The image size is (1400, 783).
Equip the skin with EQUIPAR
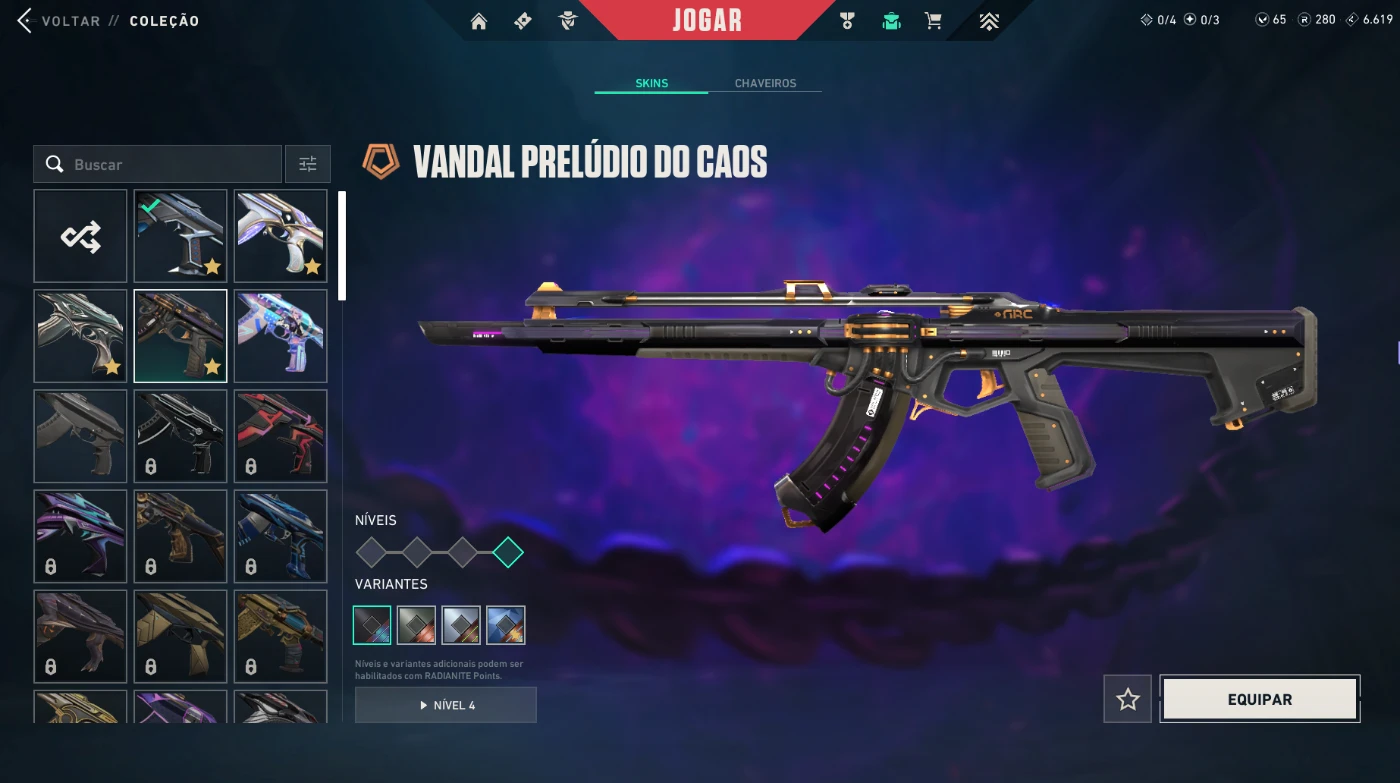[1260, 699]
